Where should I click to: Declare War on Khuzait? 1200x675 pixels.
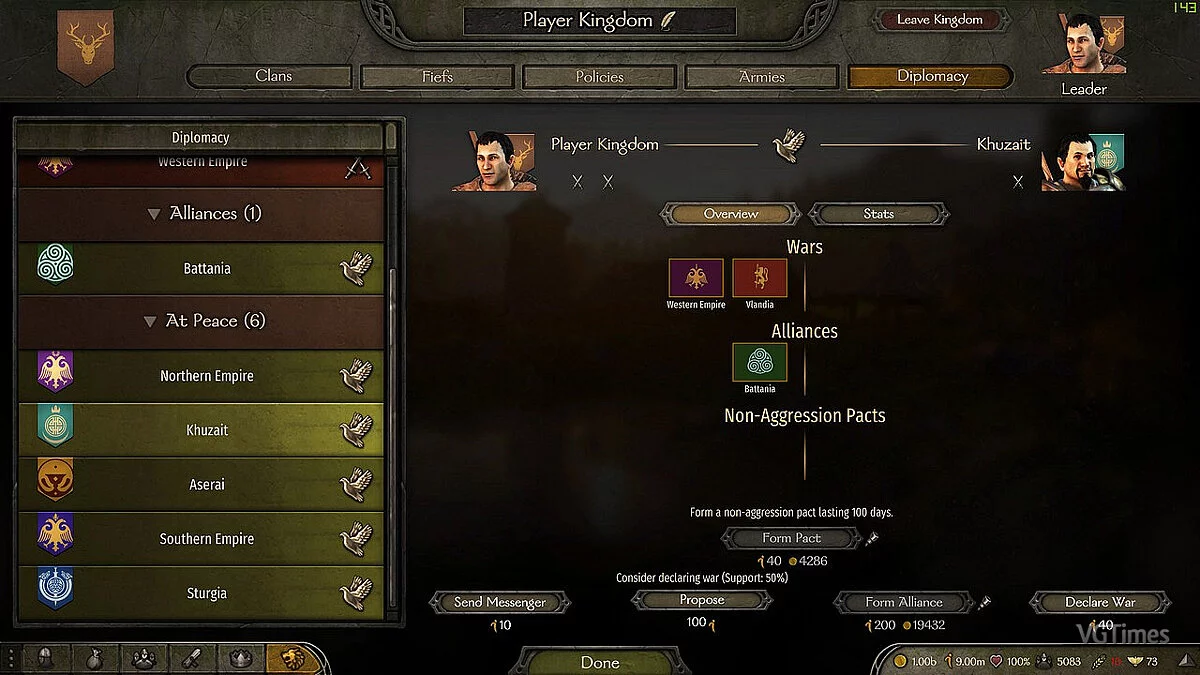[x=1100, y=602]
